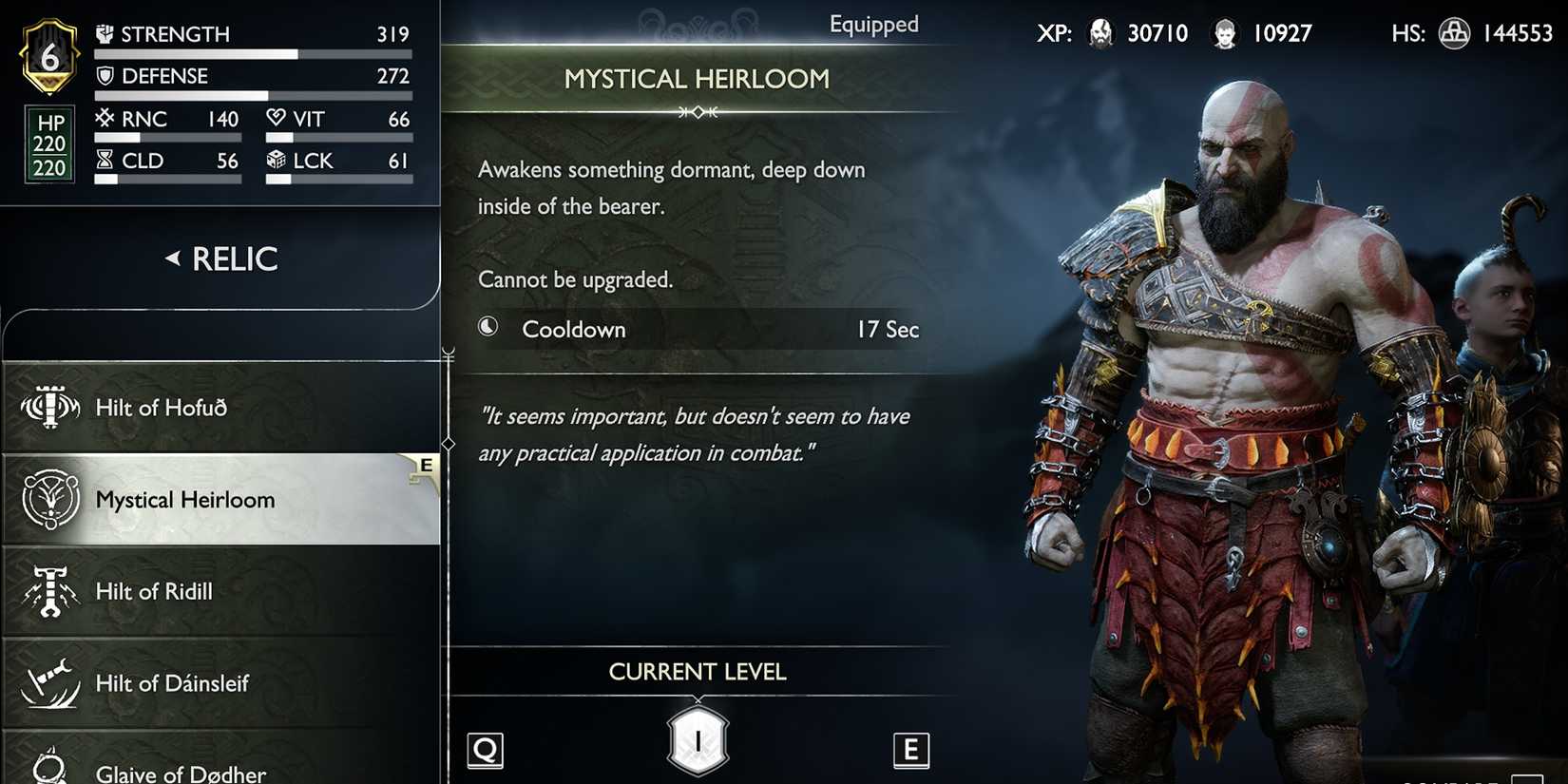Expand the diamond marker on the divider
The height and width of the screenshot is (784, 1568).
tap(448, 442)
